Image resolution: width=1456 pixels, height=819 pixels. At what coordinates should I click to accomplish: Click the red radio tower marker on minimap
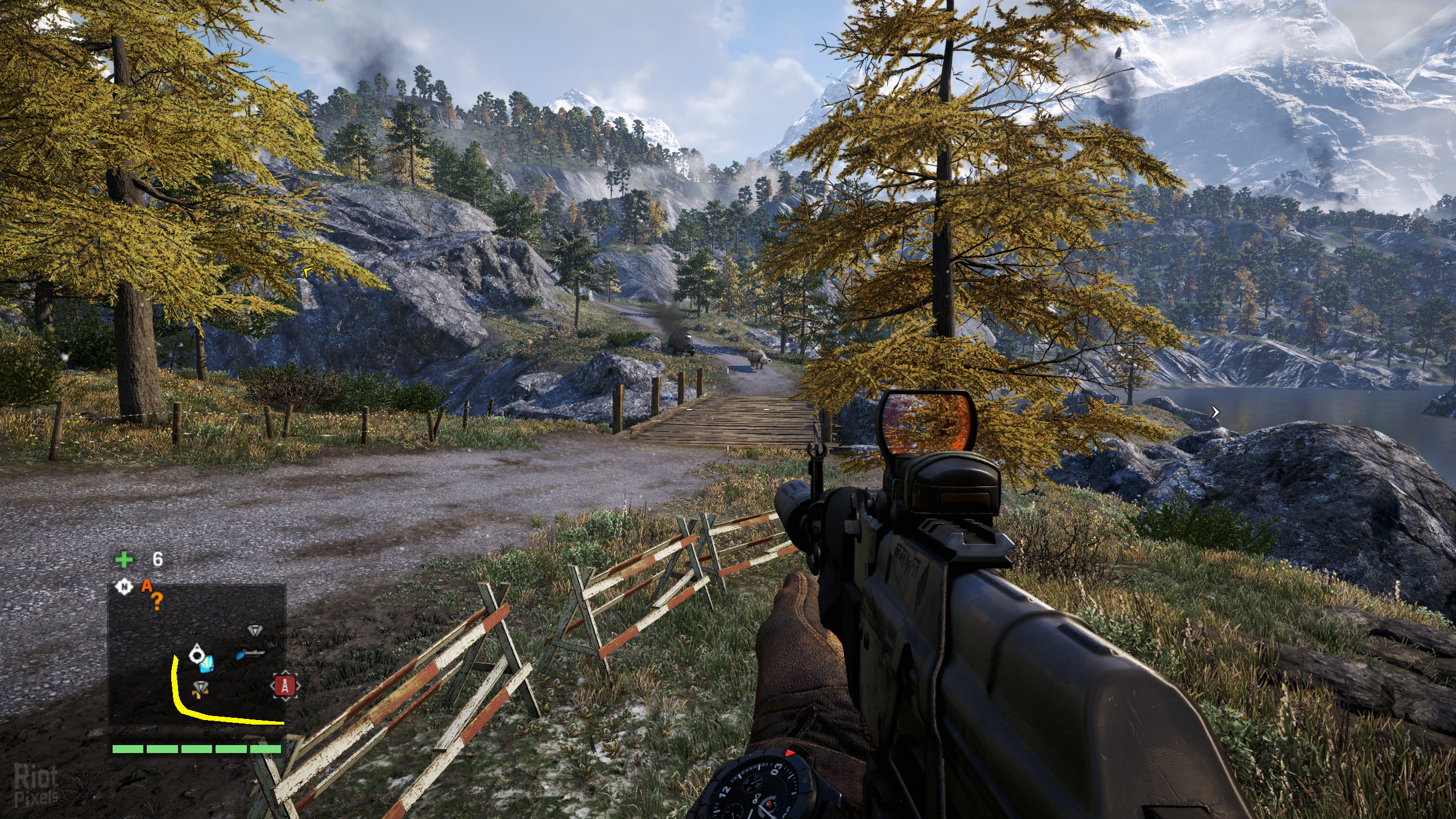coord(285,686)
